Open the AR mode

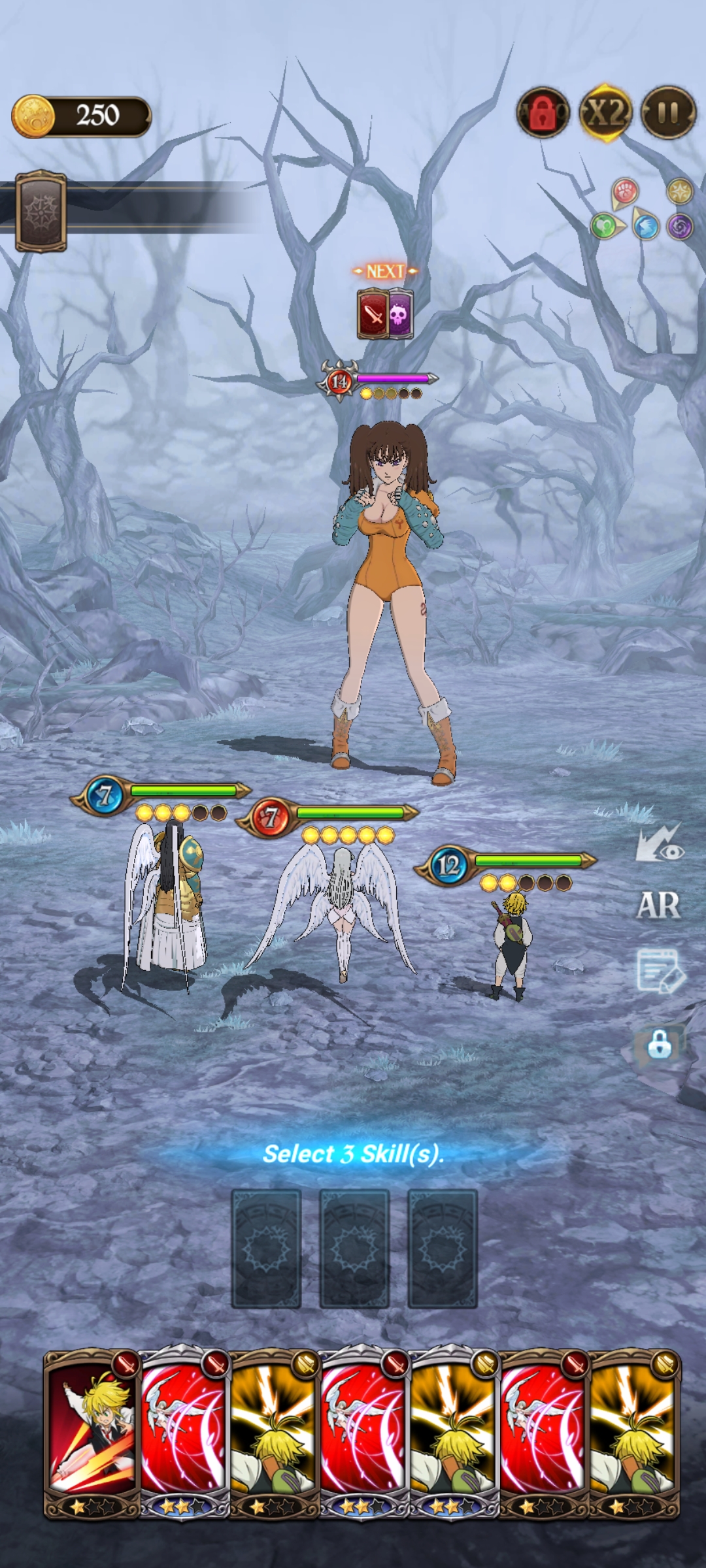(x=658, y=906)
